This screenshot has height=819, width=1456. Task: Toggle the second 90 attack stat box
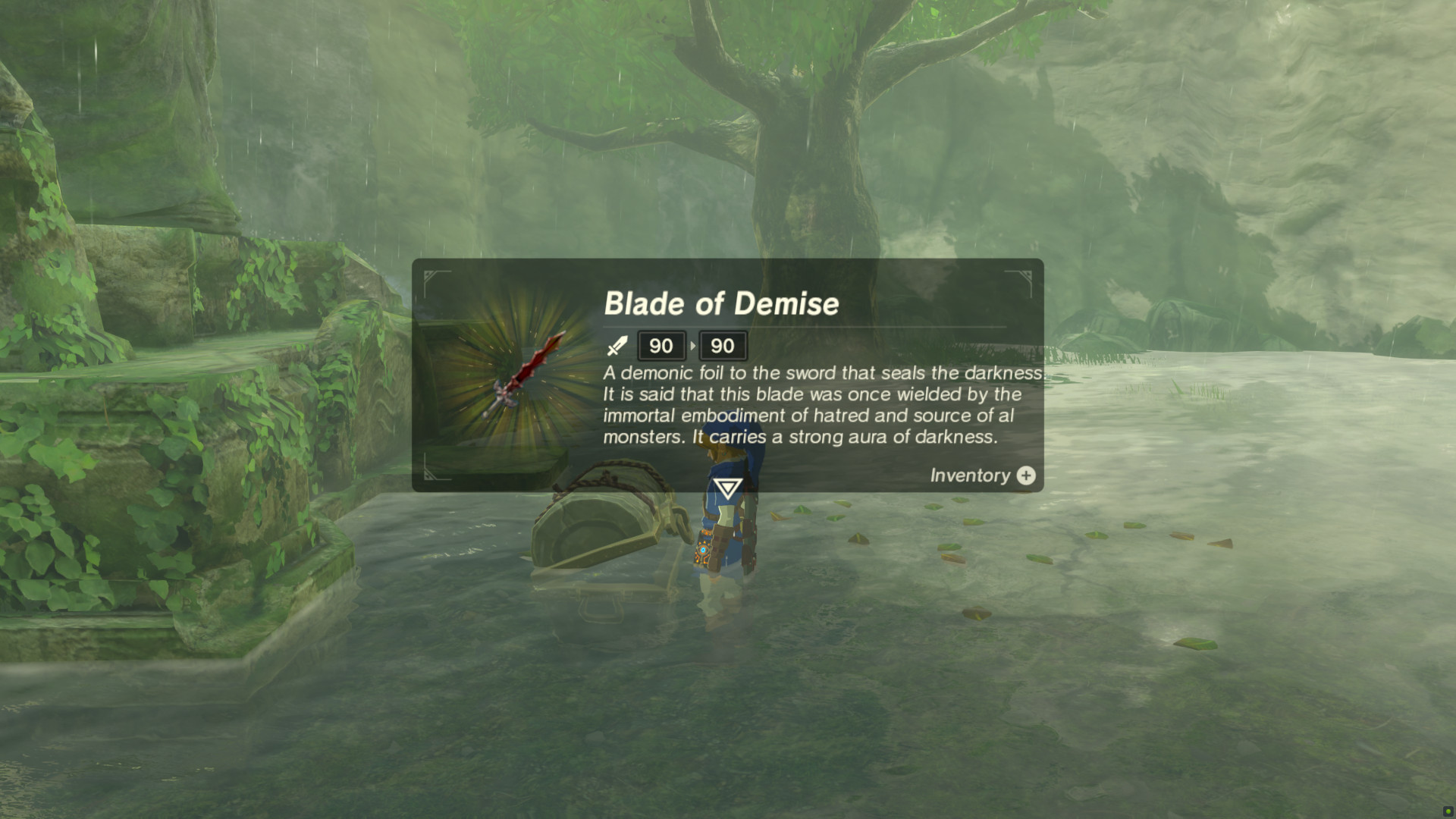pyautogui.click(x=722, y=346)
